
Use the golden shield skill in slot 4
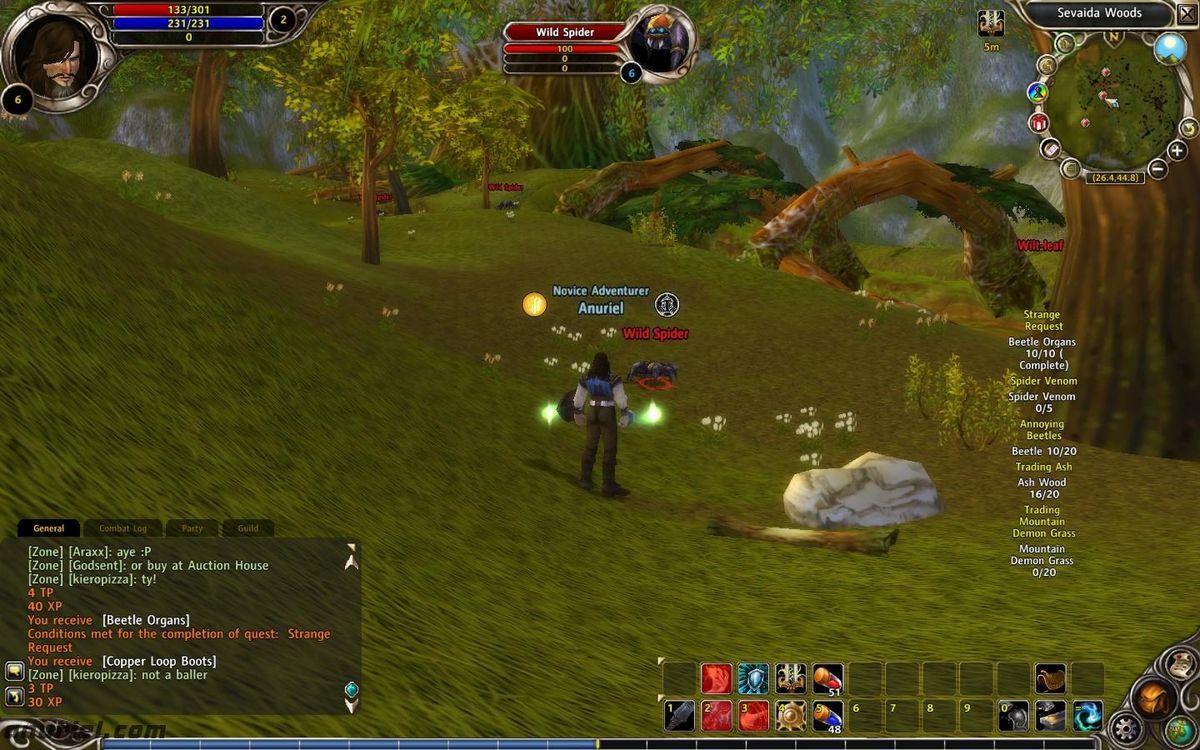791,715
